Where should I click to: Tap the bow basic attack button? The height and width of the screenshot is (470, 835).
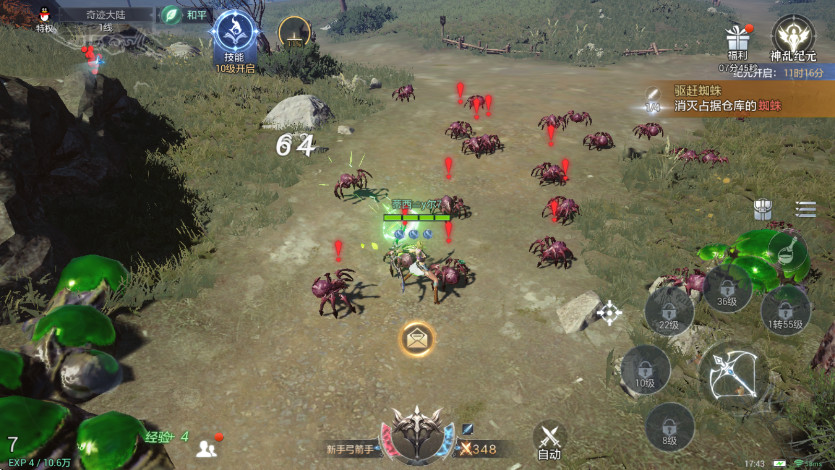pos(733,375)
